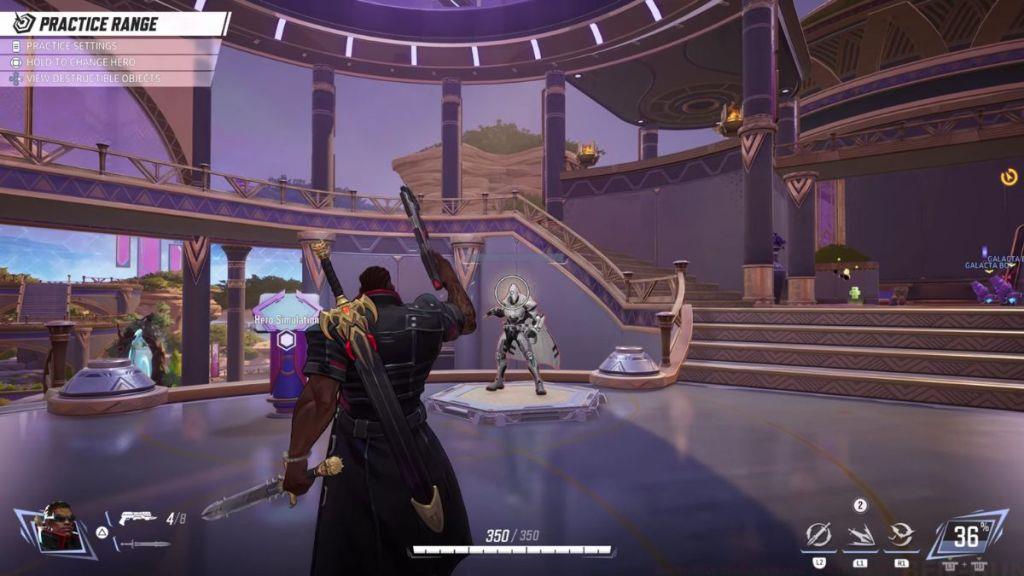Click the ultimate charge meter showing 36%
Viewport: 1024px width, 576px height.
coord(966,536)
